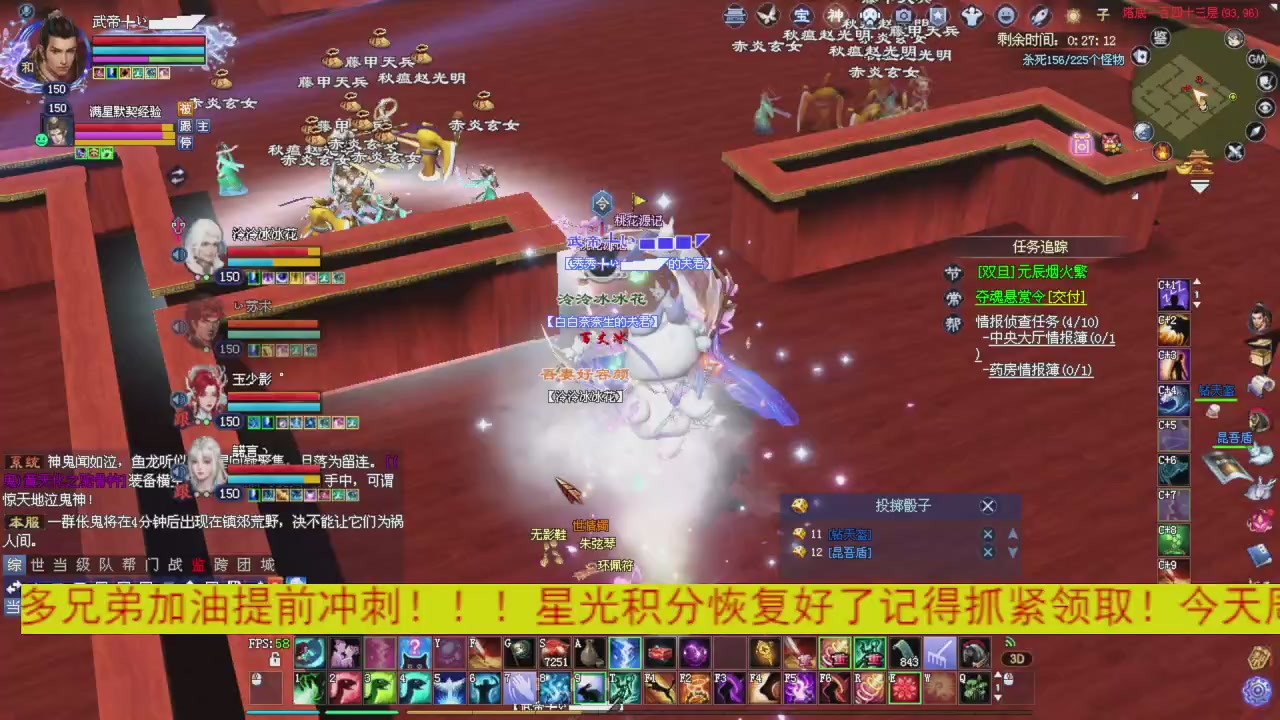Viewport: 1280px width, 720px height.
Task: Switch to the 队 (team) chat tab
Action: (x=108, y=566)
